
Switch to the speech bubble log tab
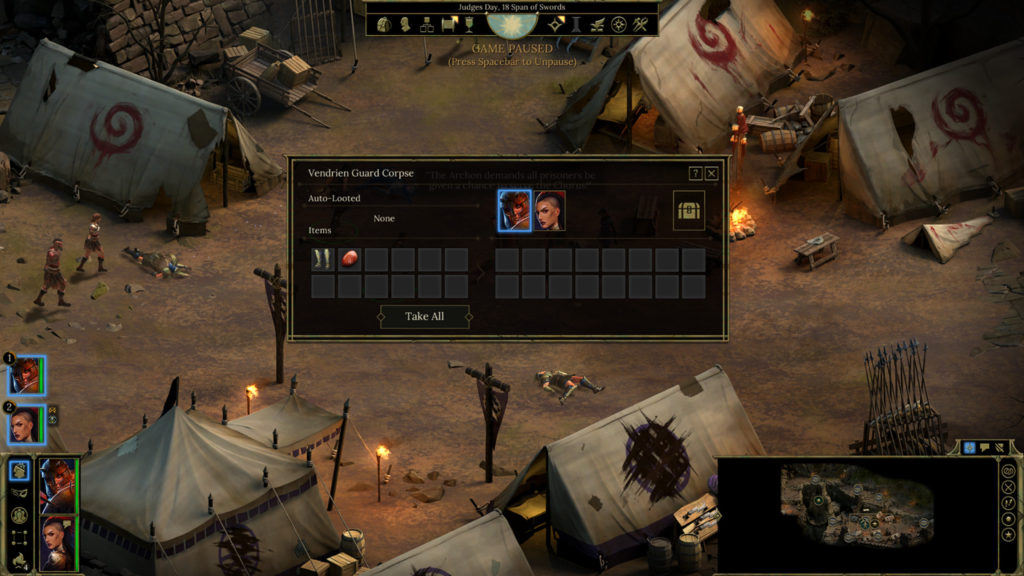[x=985, y=448]
